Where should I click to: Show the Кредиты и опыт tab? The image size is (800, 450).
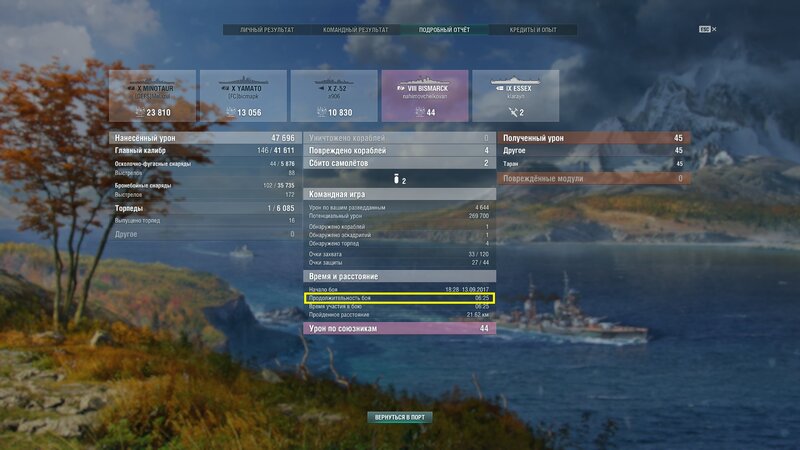pos(533,30)
